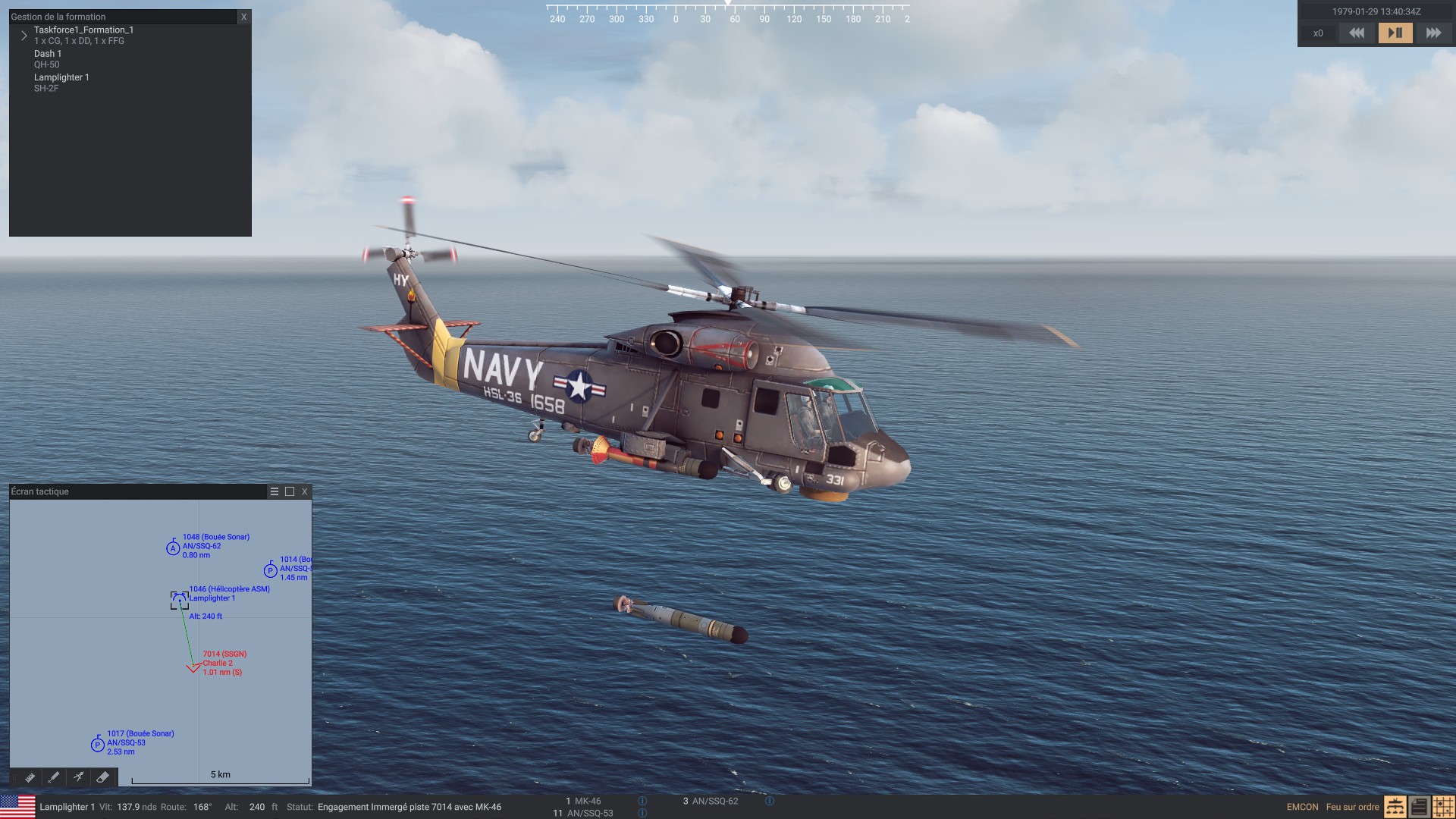This screenshot has width=1456, height=819.
Task: Maximize the tactical screen window
Action: pos(290,491)
